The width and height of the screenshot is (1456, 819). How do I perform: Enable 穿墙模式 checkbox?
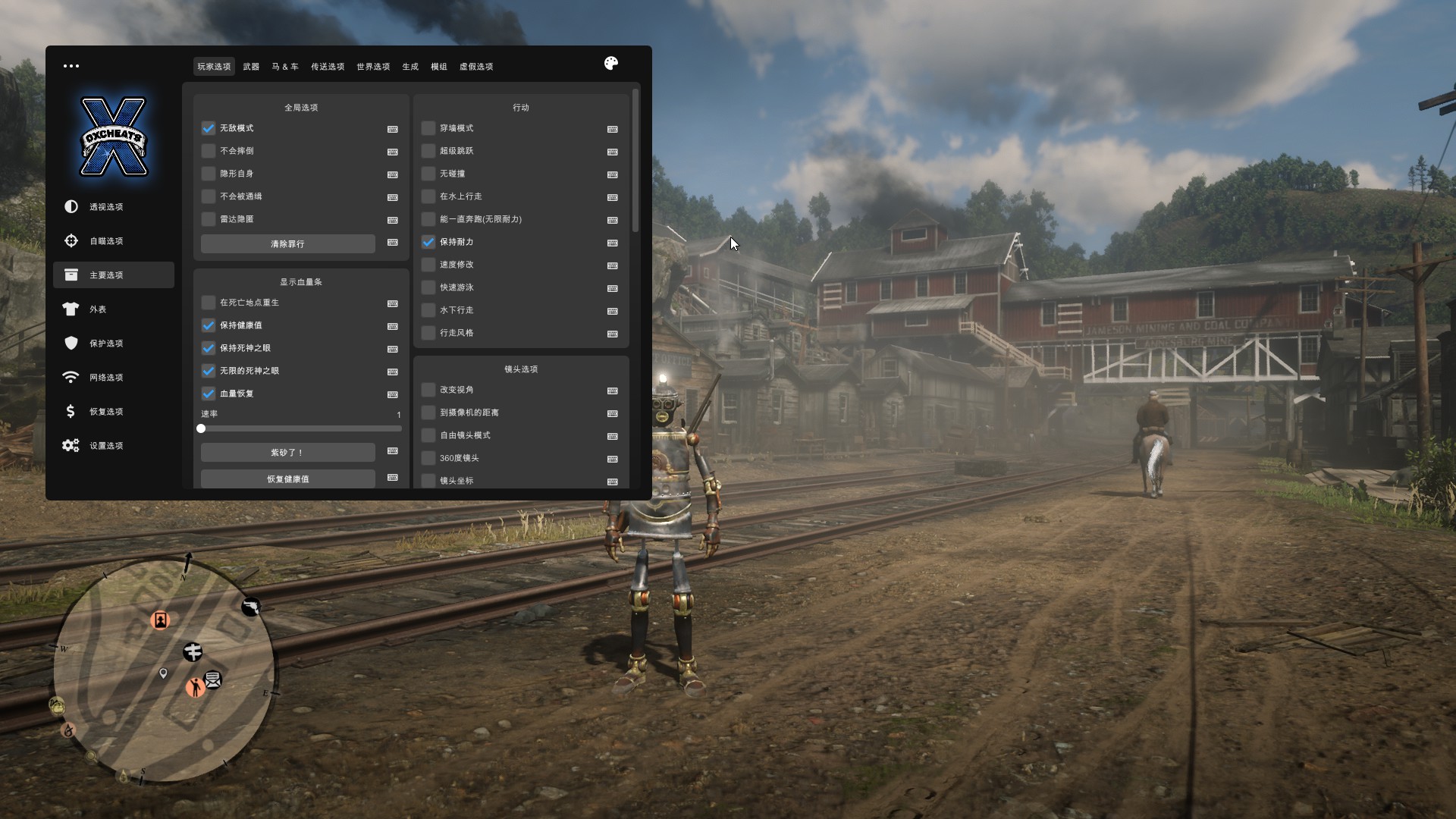pyautogui.click(x=428, y=128)
